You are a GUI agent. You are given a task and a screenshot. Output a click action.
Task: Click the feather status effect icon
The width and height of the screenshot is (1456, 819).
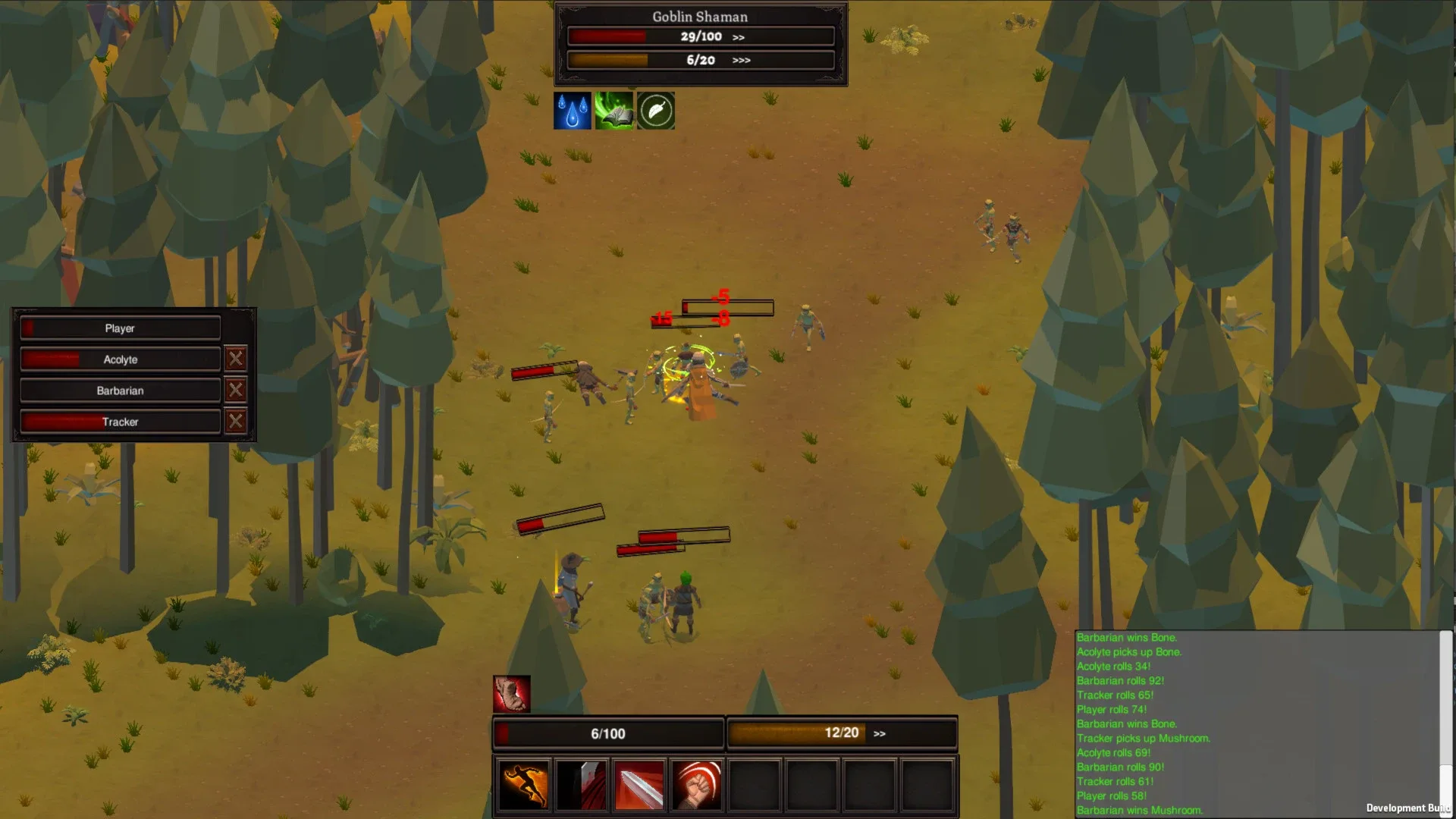click(656, 111)
